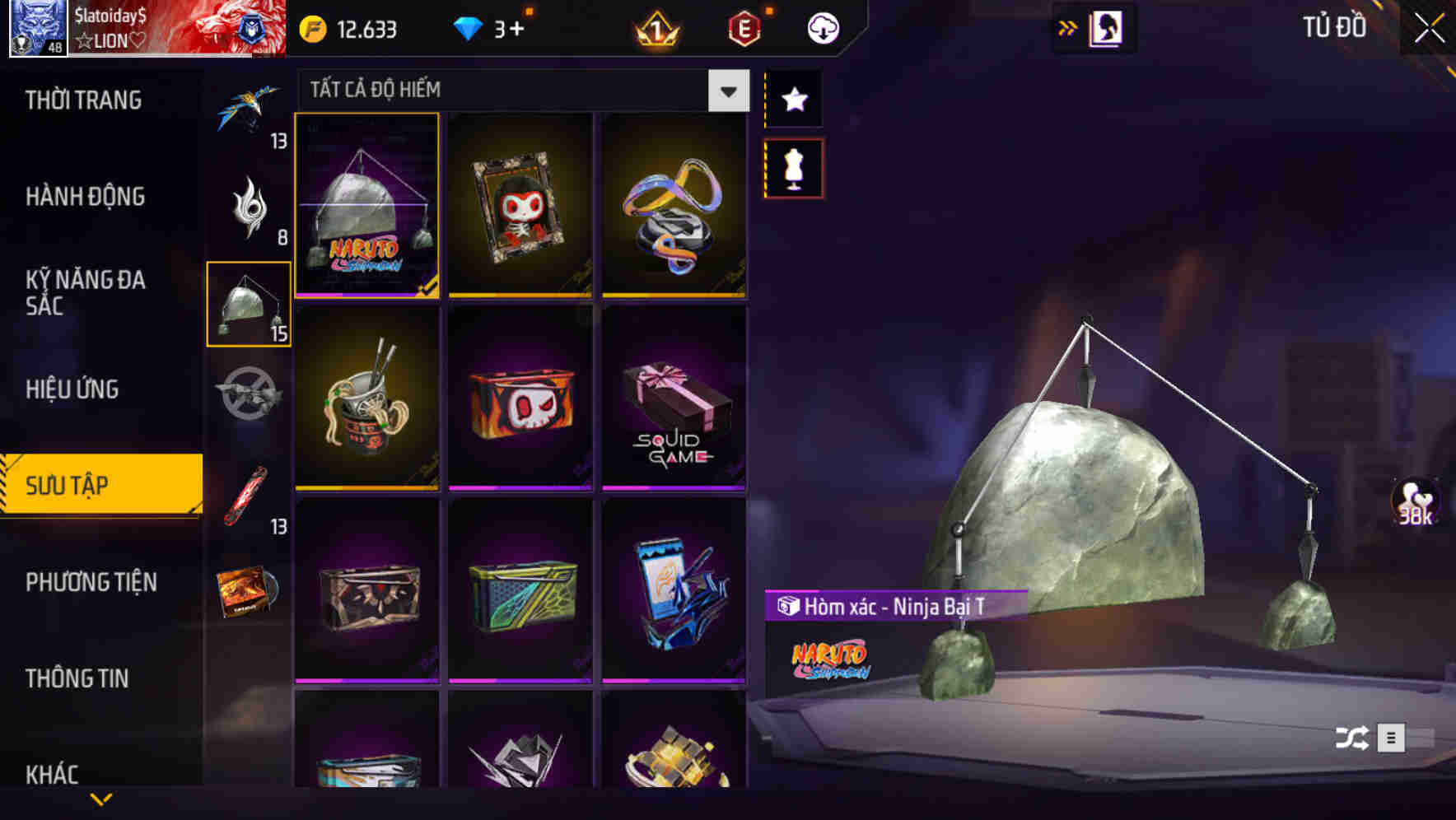This screenshot has height=820, width=1456.
Task: Click the cloud download icon in the top bar
Action: point(821,27)
